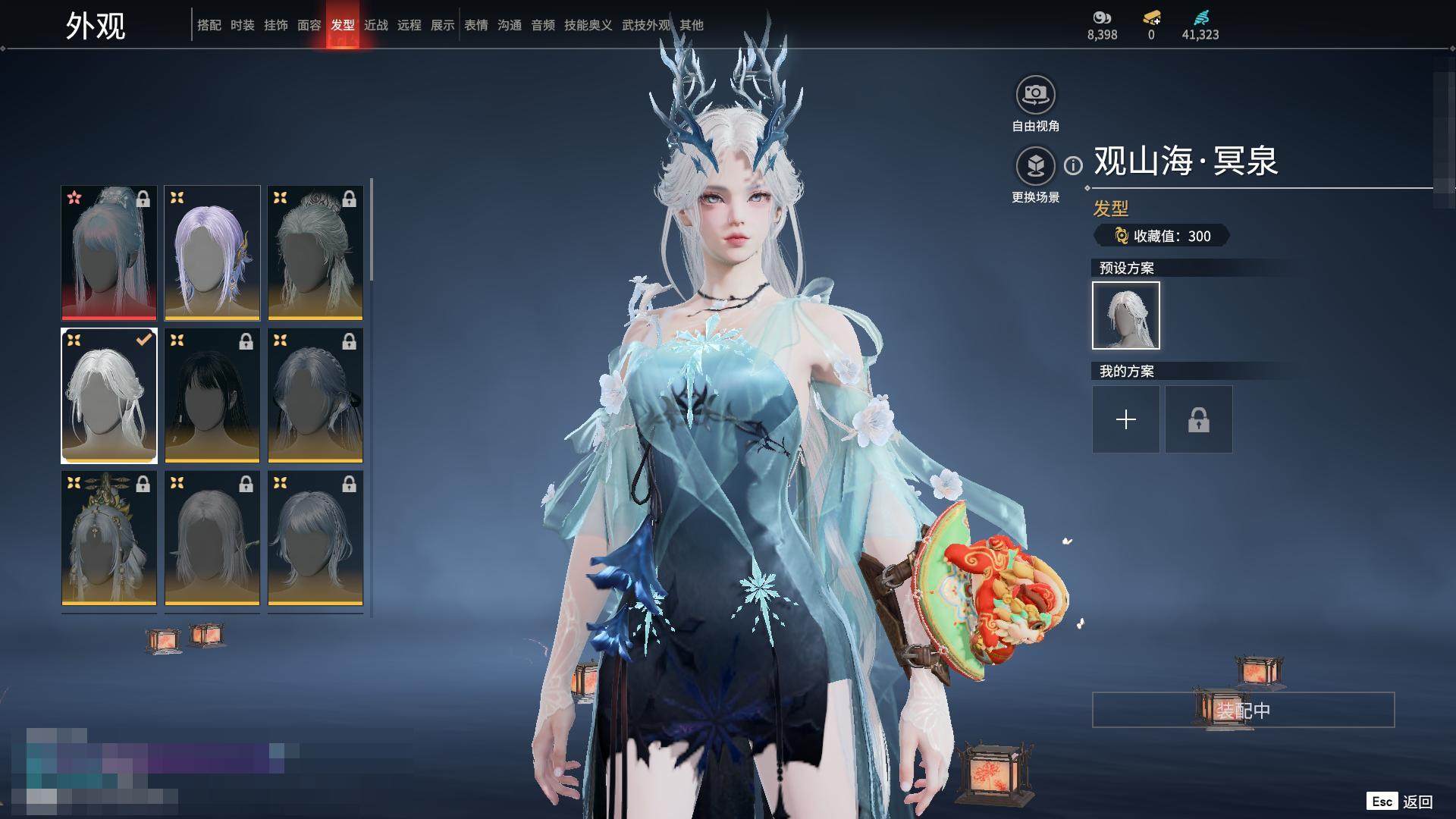The width and height of the screenshot is (1456, 819).
Task: Show the 表情 tab
Action: (x=475, y=25)
